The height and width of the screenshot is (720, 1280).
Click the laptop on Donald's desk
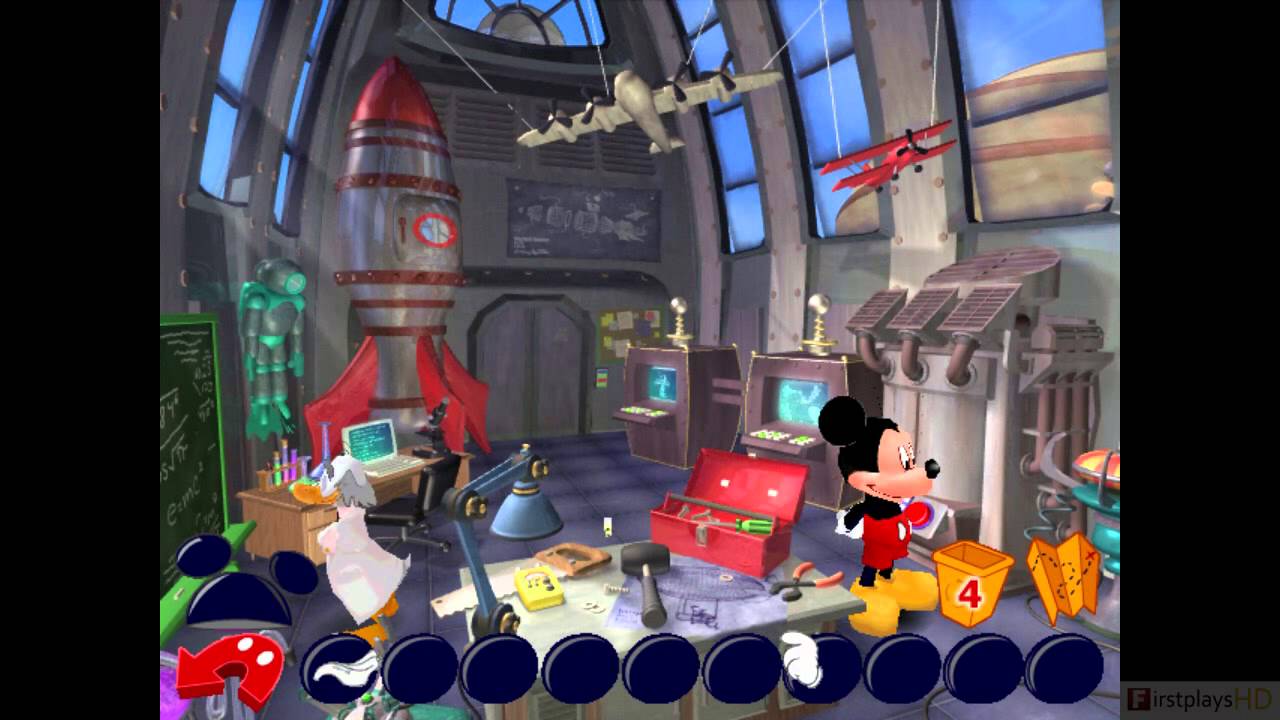(x=368, y=440)
